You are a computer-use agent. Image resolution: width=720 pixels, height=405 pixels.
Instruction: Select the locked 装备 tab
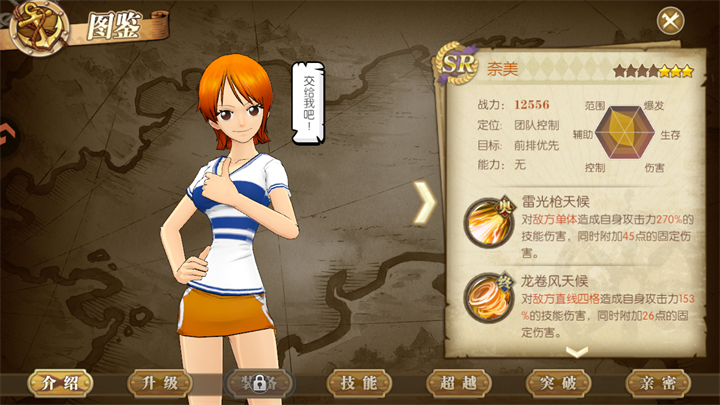[259, 383]
